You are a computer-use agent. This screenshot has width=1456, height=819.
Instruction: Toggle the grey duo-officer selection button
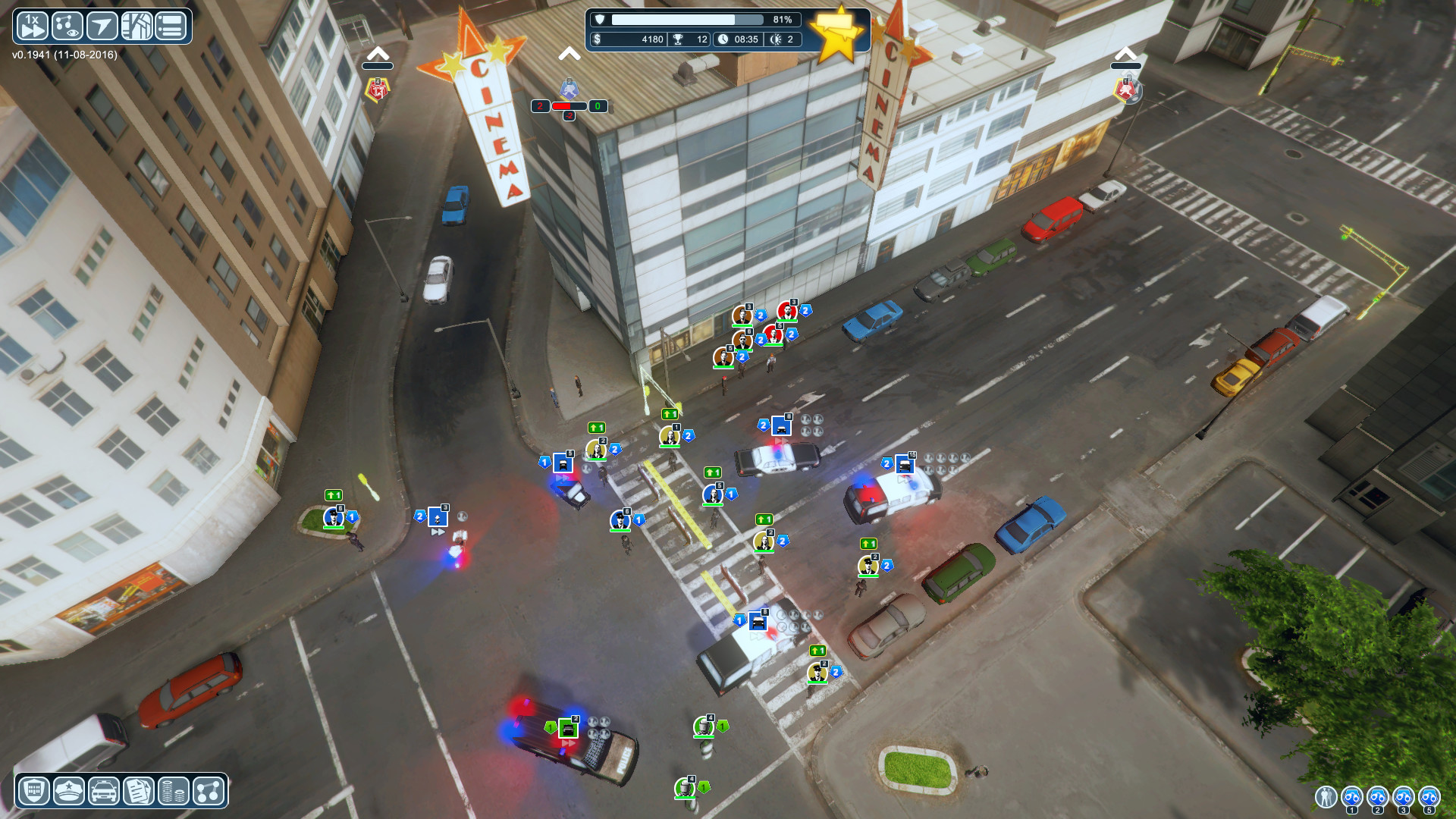pos(1325,797)
